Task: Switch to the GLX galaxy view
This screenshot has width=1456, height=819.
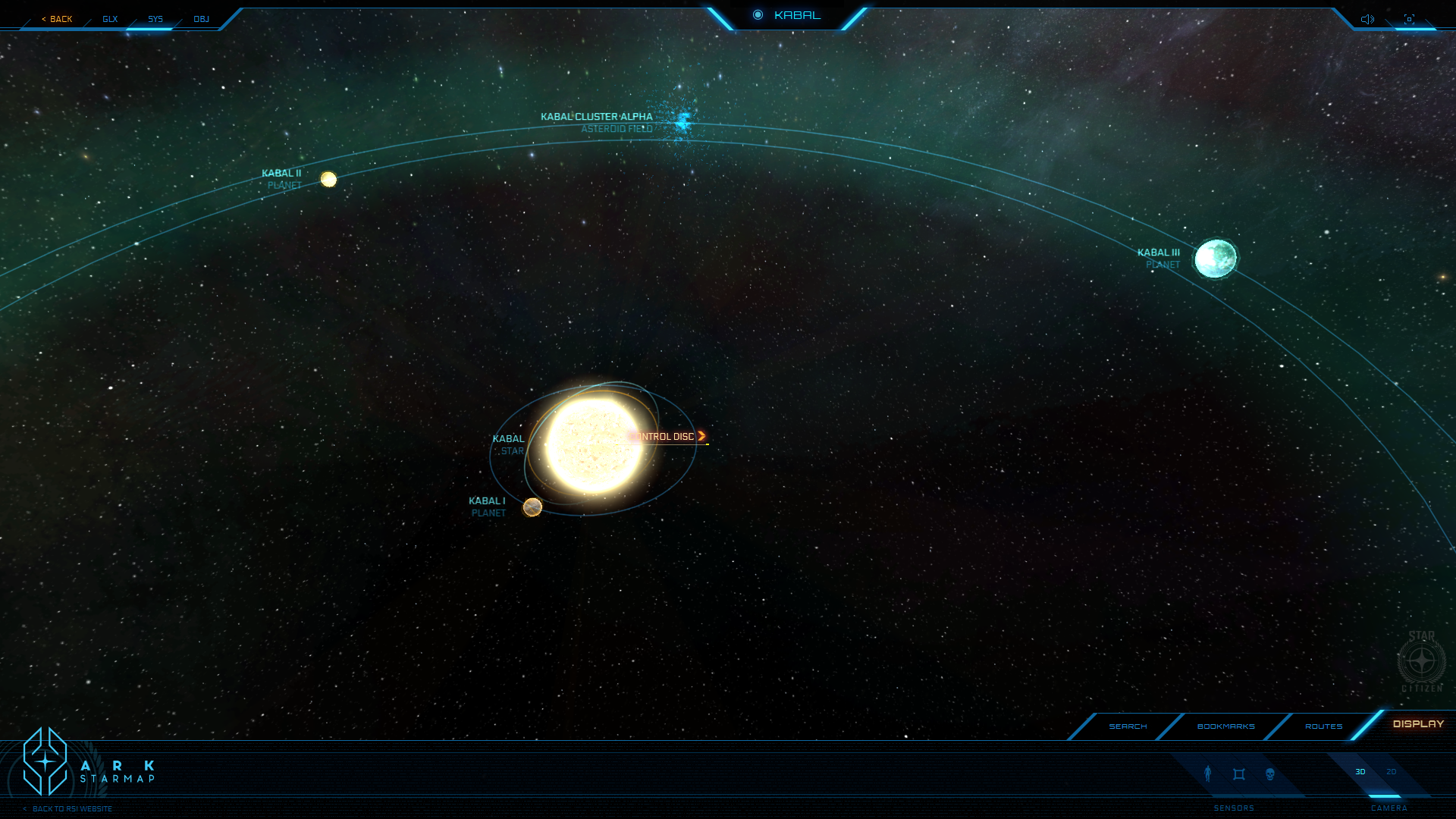Action: click(x=110, y=19)
